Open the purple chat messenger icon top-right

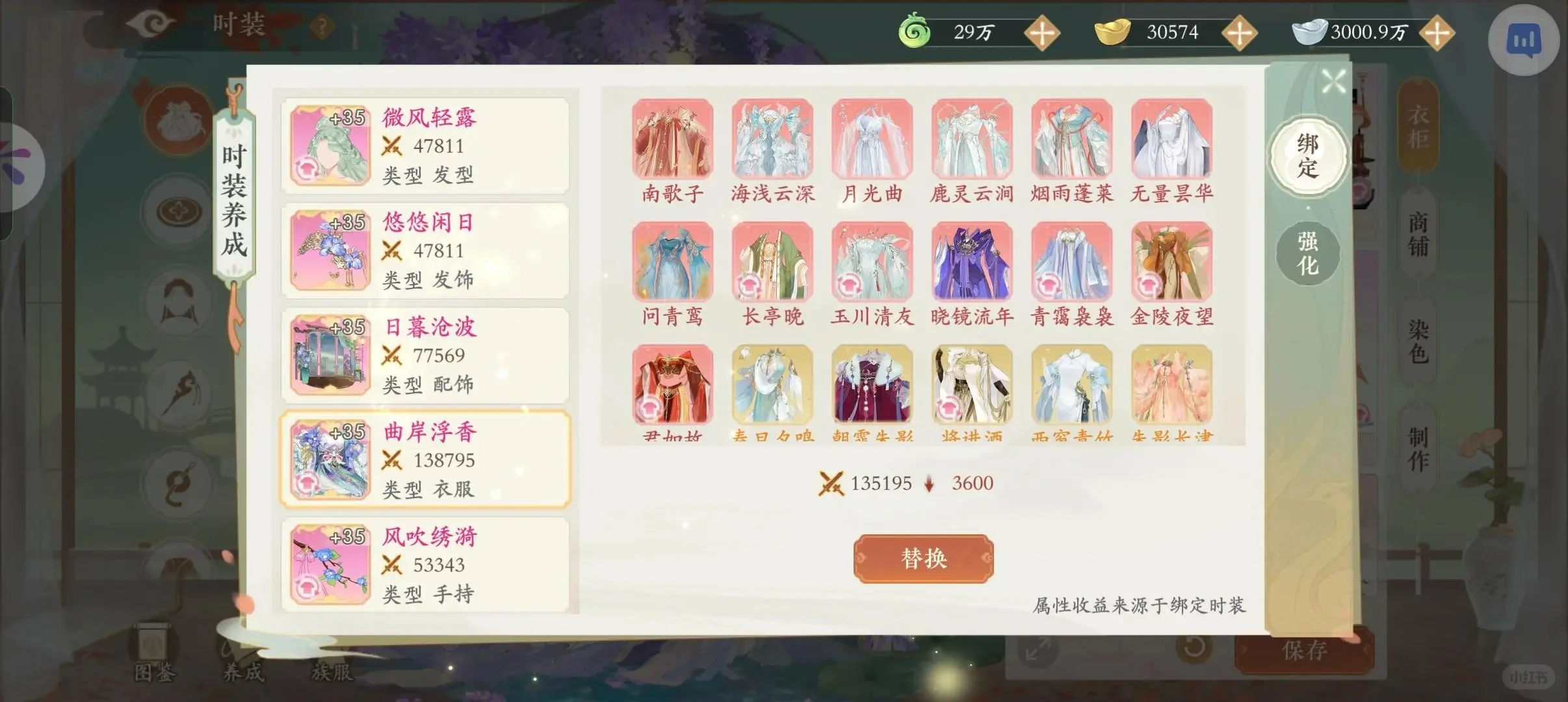point(1523,40)
